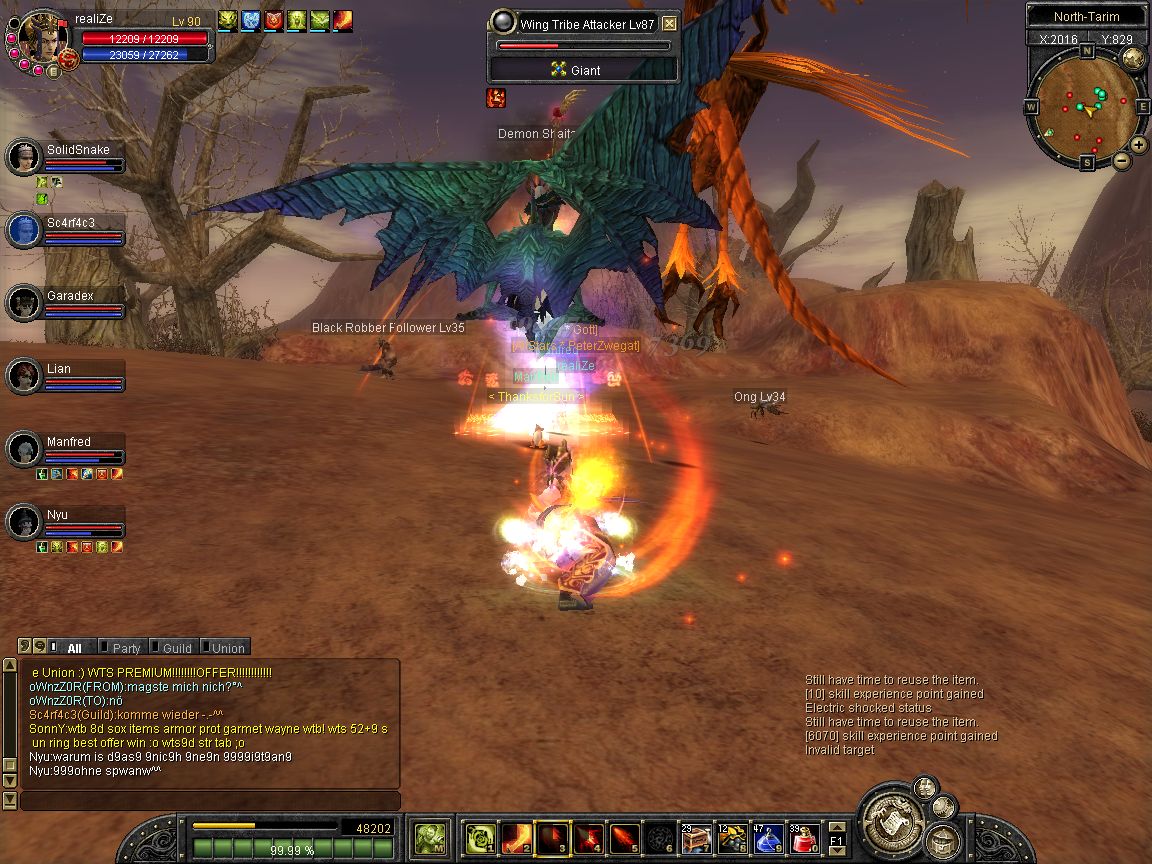Select party member Nyu

57,515
